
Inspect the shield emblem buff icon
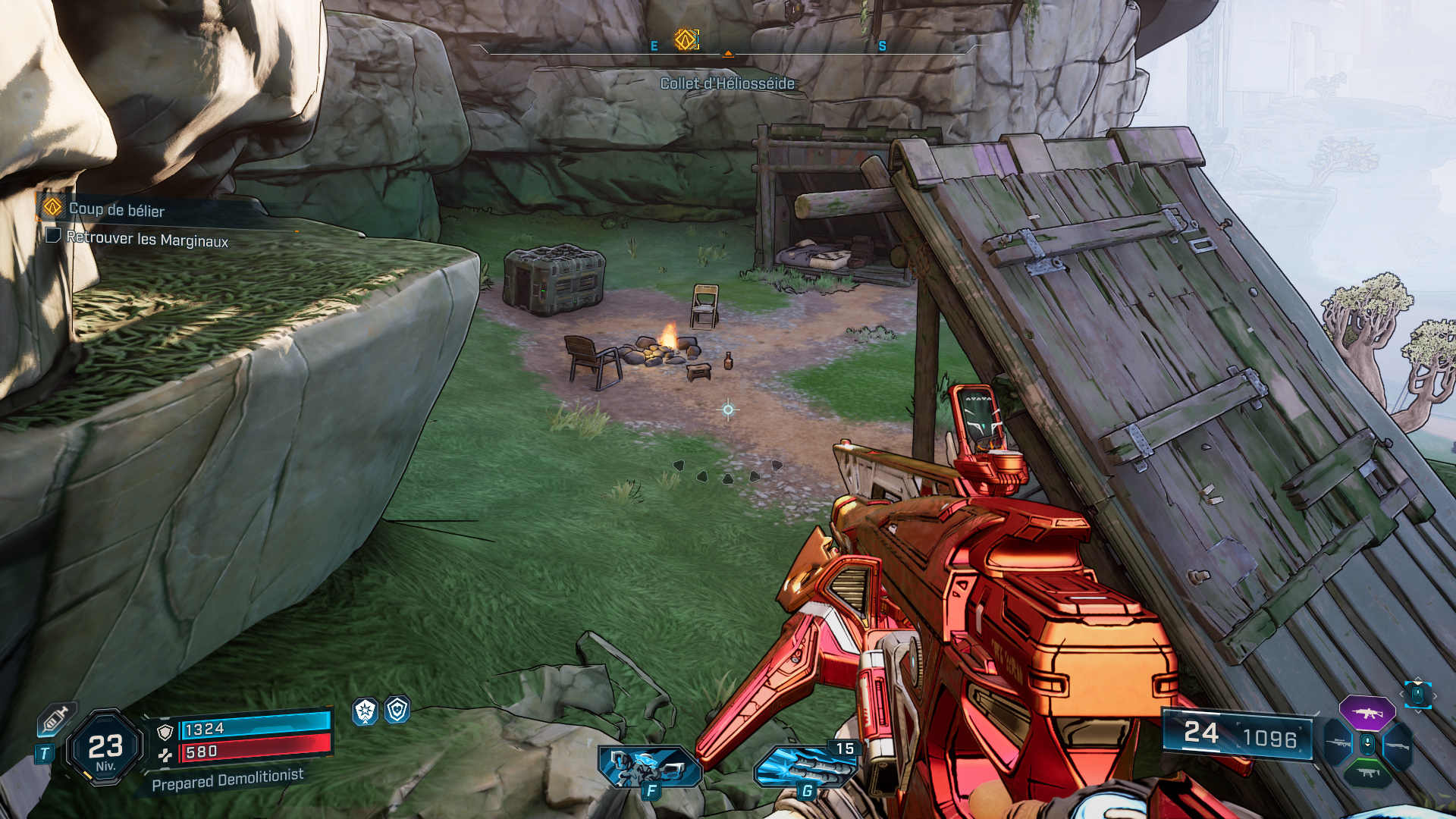(x=397, y=710)
